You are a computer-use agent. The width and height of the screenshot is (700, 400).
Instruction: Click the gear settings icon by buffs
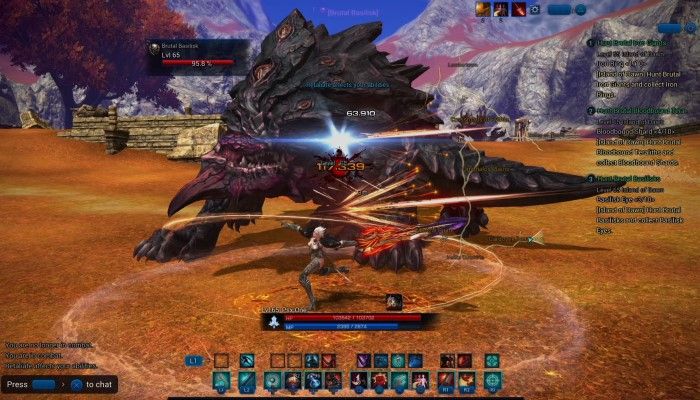(x=534, y=9)
